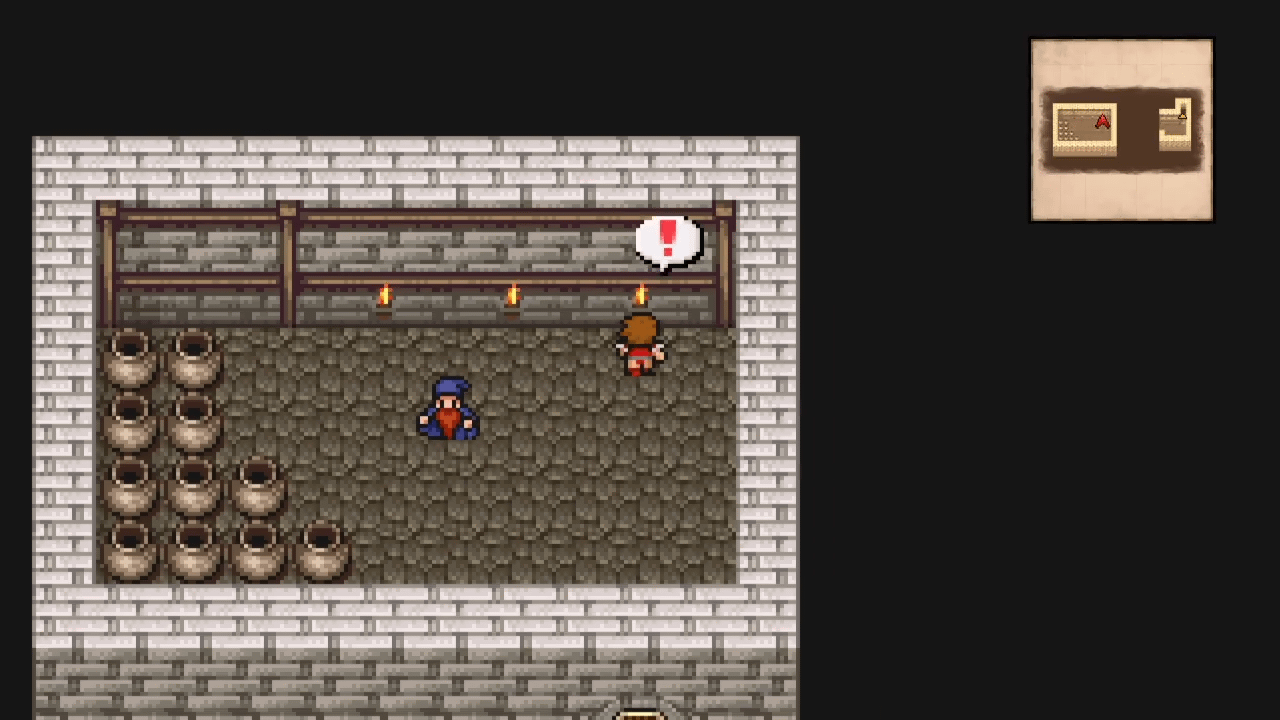Click the second pot in the lowest row
1280x720 pixels.
[193, 550]
